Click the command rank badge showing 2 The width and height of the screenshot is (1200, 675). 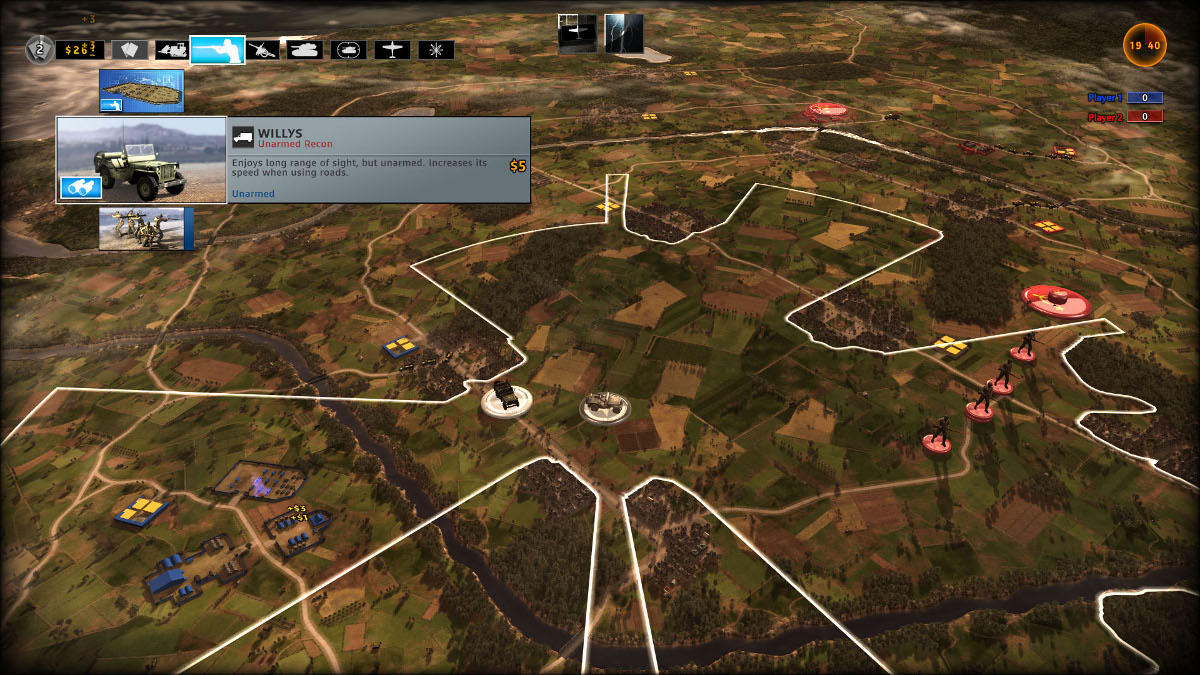point(39,48)
